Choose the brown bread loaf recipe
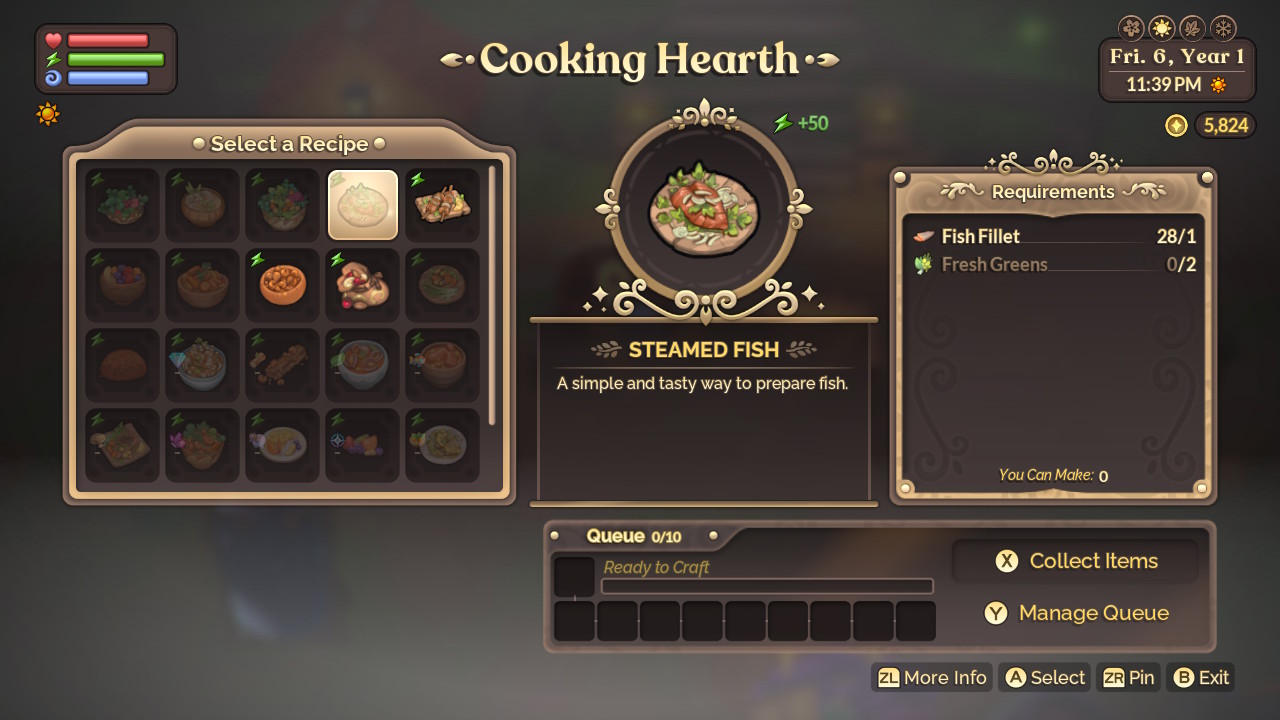This screenshot has width=1280, height=720. pos(123,365)
